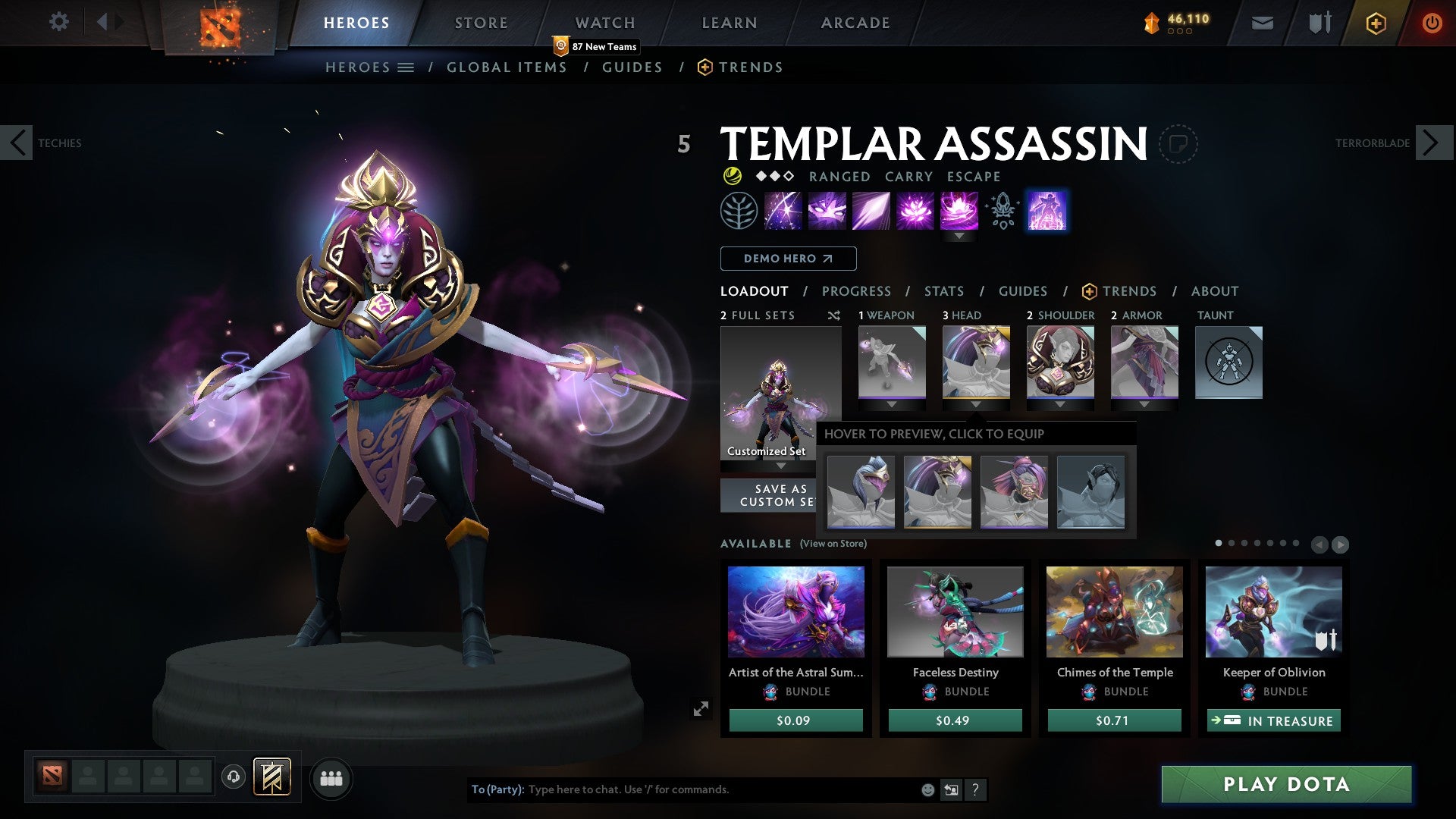This screenshot has width=1456, height=819.
Task: Equip the second head item variant
Action: [938, 493]
